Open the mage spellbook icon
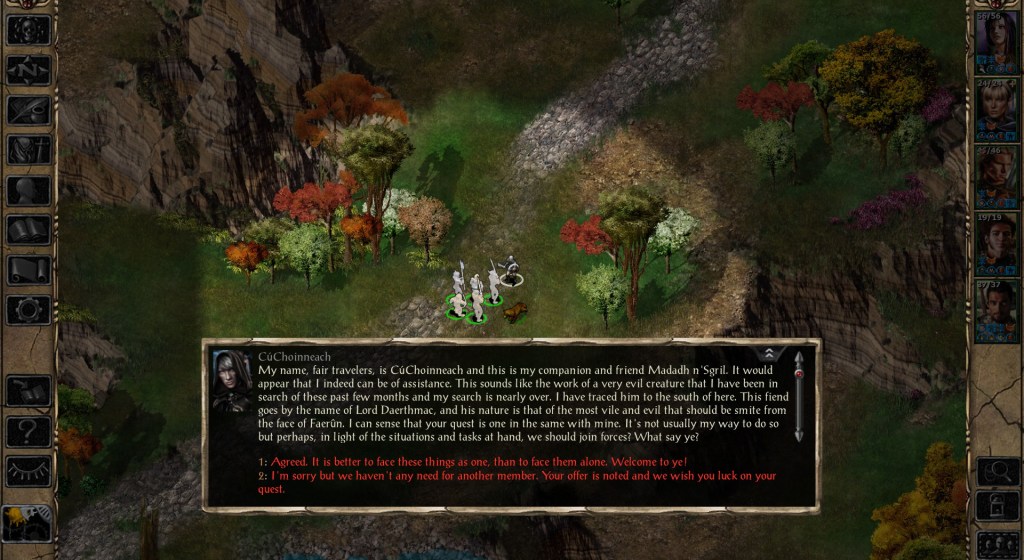The height and width of the screenshot is (560, 1024). [28, 230]
